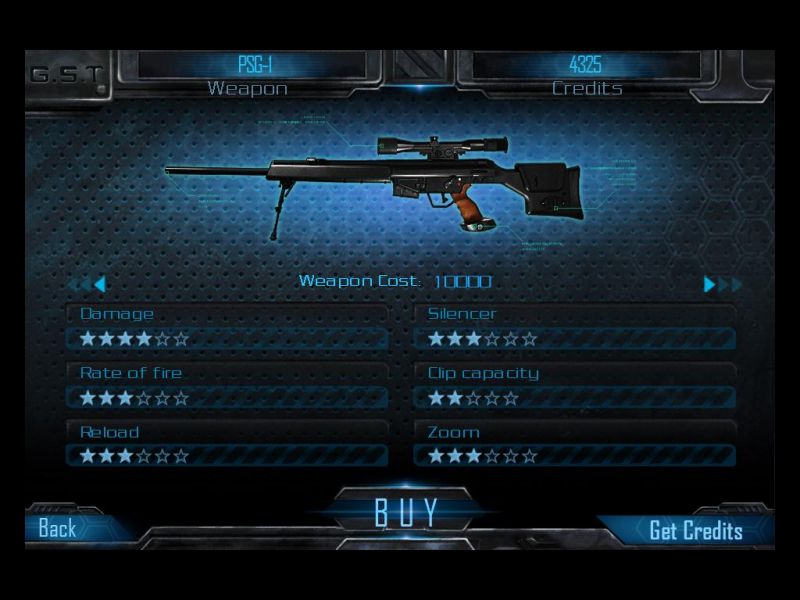
Task: Open the Get Credits store
Action: pyautogui.click(x=695, y=530)
